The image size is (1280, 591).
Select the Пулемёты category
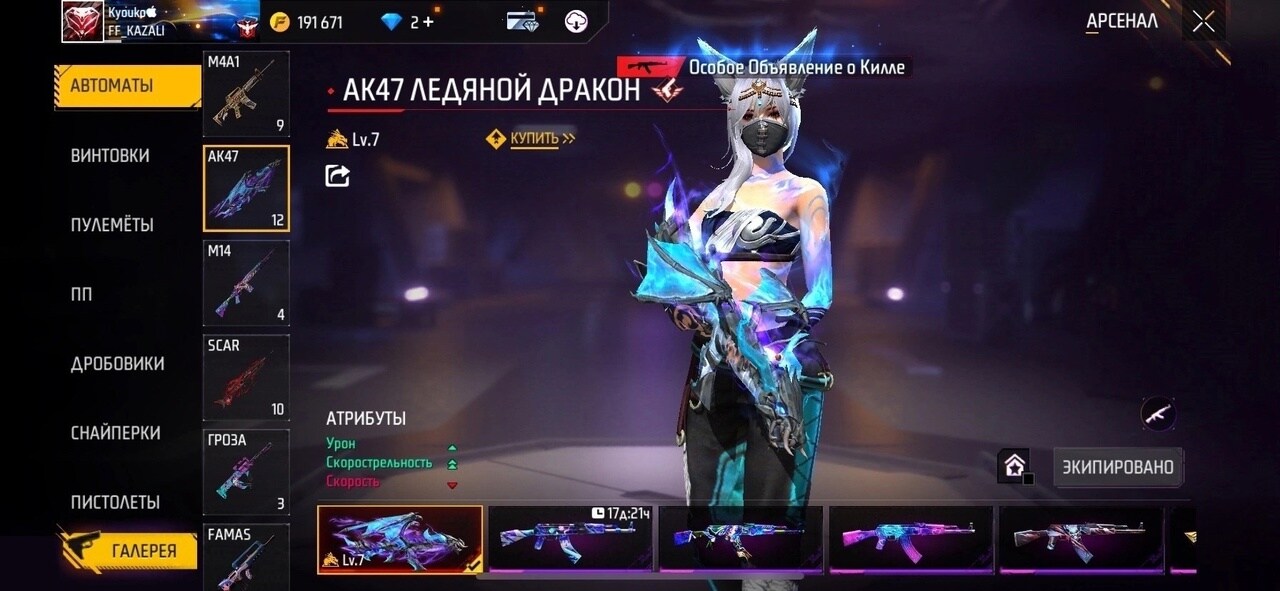click(x=112, y=225)
